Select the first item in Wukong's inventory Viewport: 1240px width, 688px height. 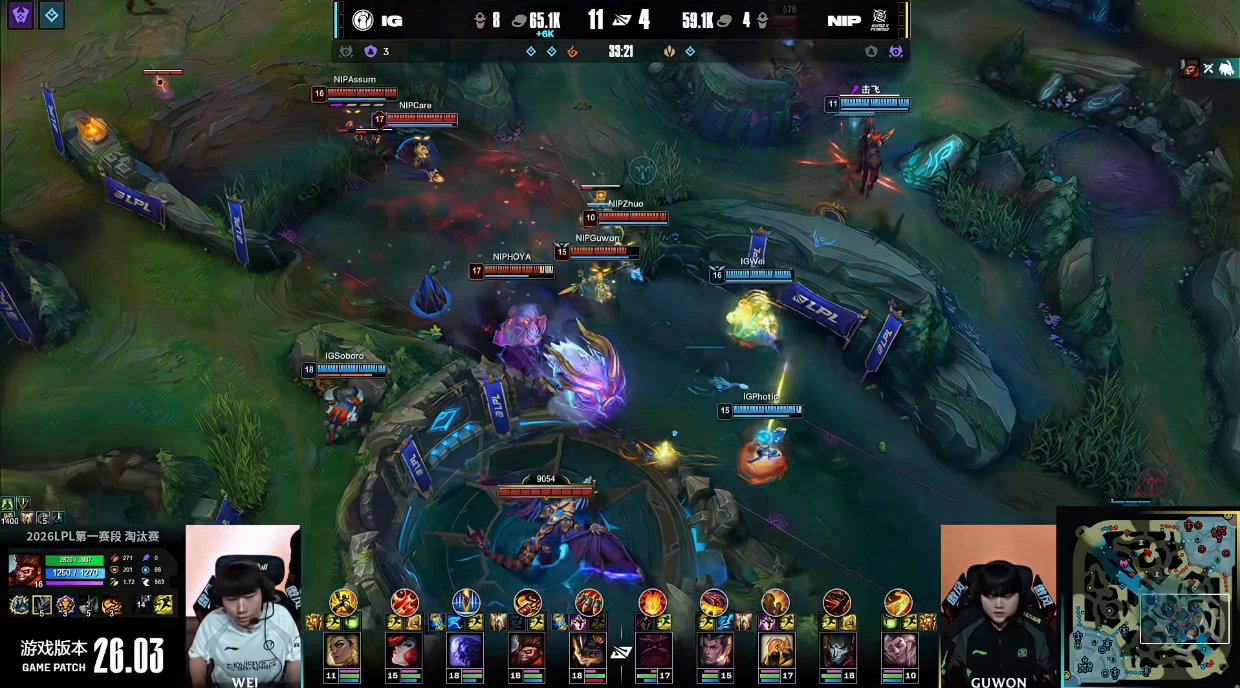coord(19,604)
